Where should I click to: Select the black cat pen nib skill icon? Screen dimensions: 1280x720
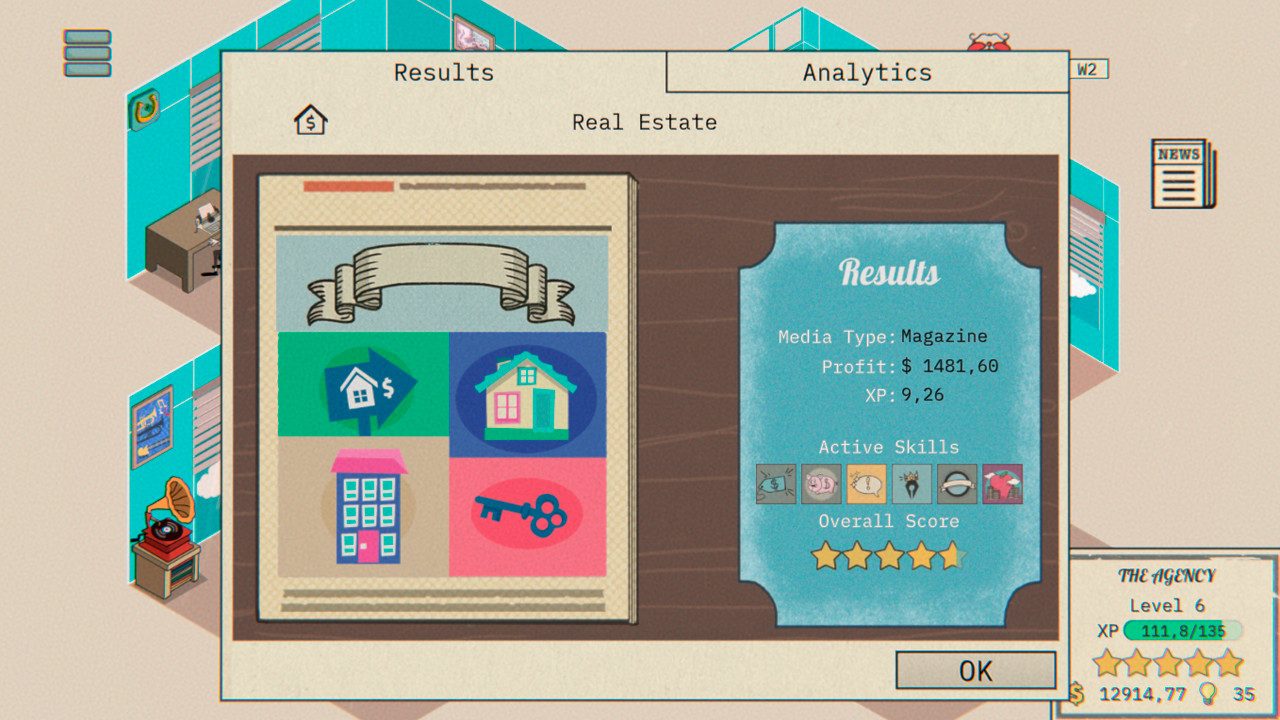(911, 484)
